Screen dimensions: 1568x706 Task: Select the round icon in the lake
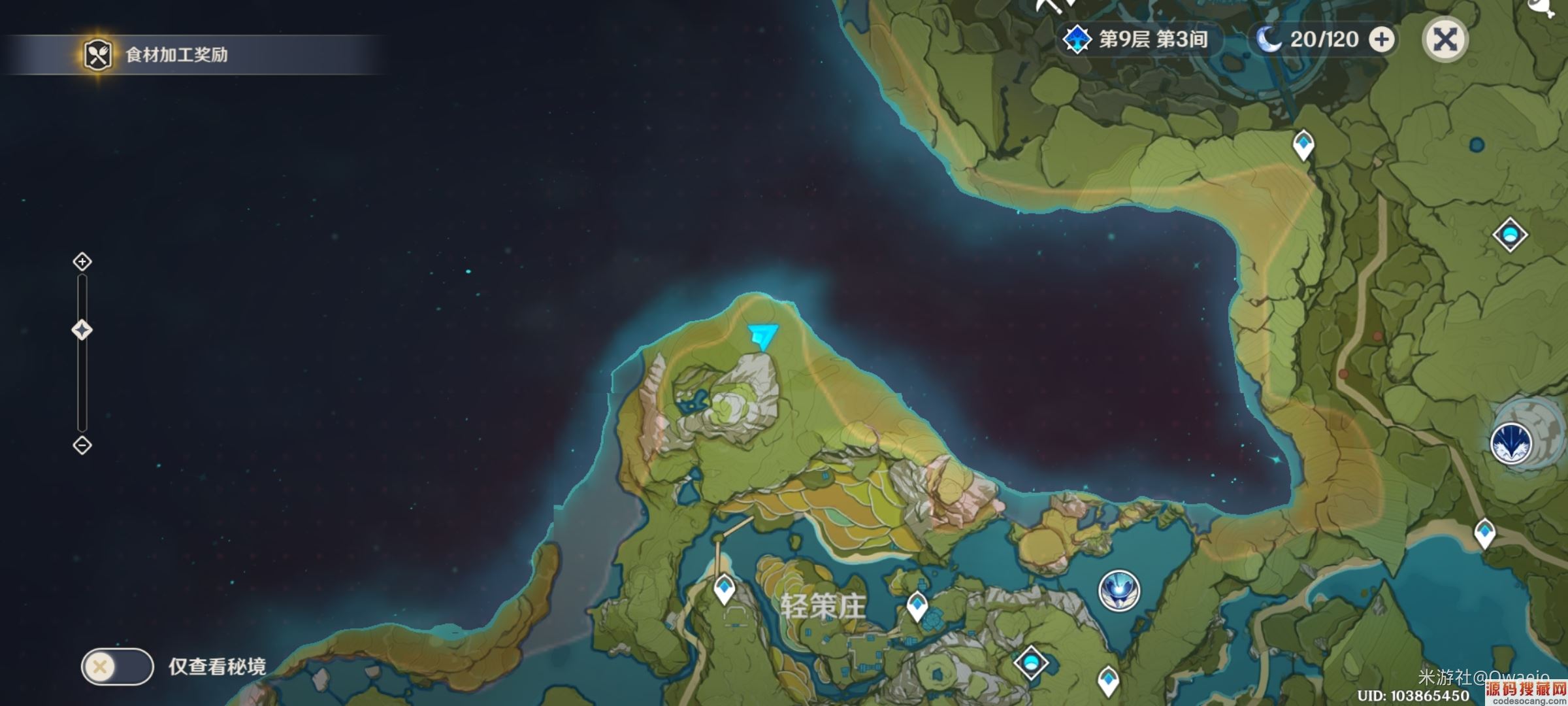point(1119,590)
